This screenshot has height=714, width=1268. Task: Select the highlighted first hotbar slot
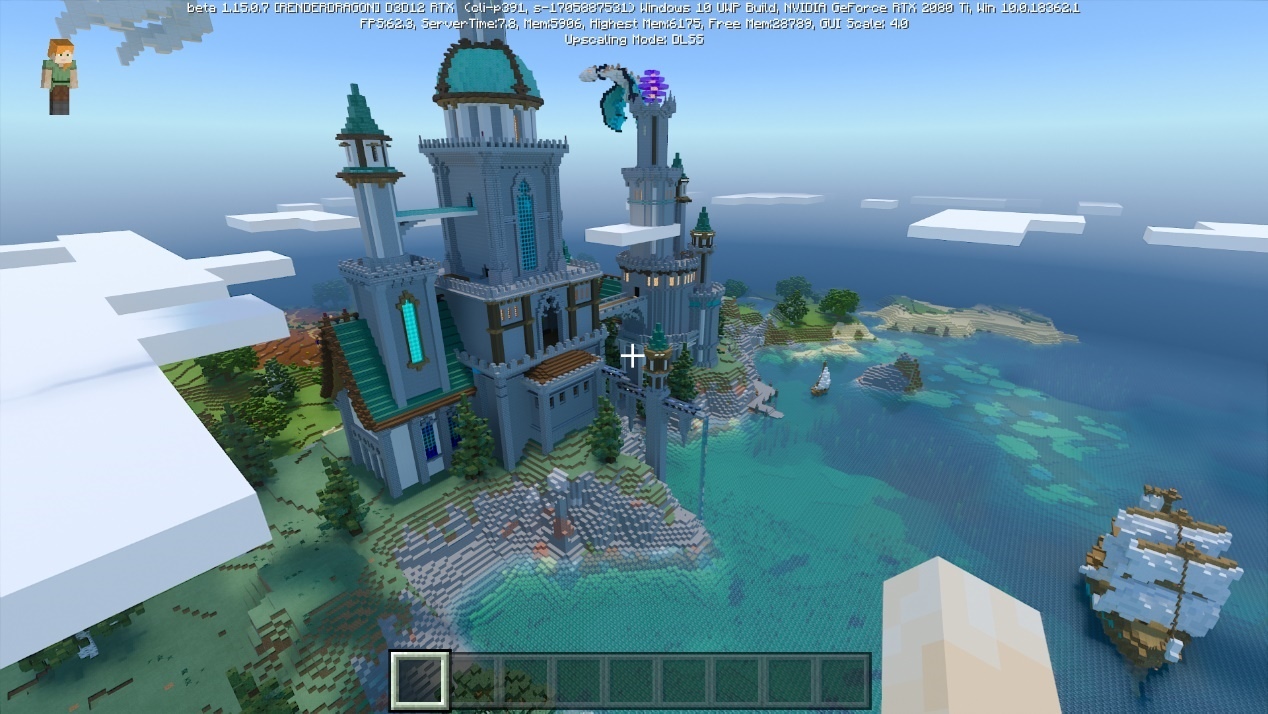click(419, 681)
